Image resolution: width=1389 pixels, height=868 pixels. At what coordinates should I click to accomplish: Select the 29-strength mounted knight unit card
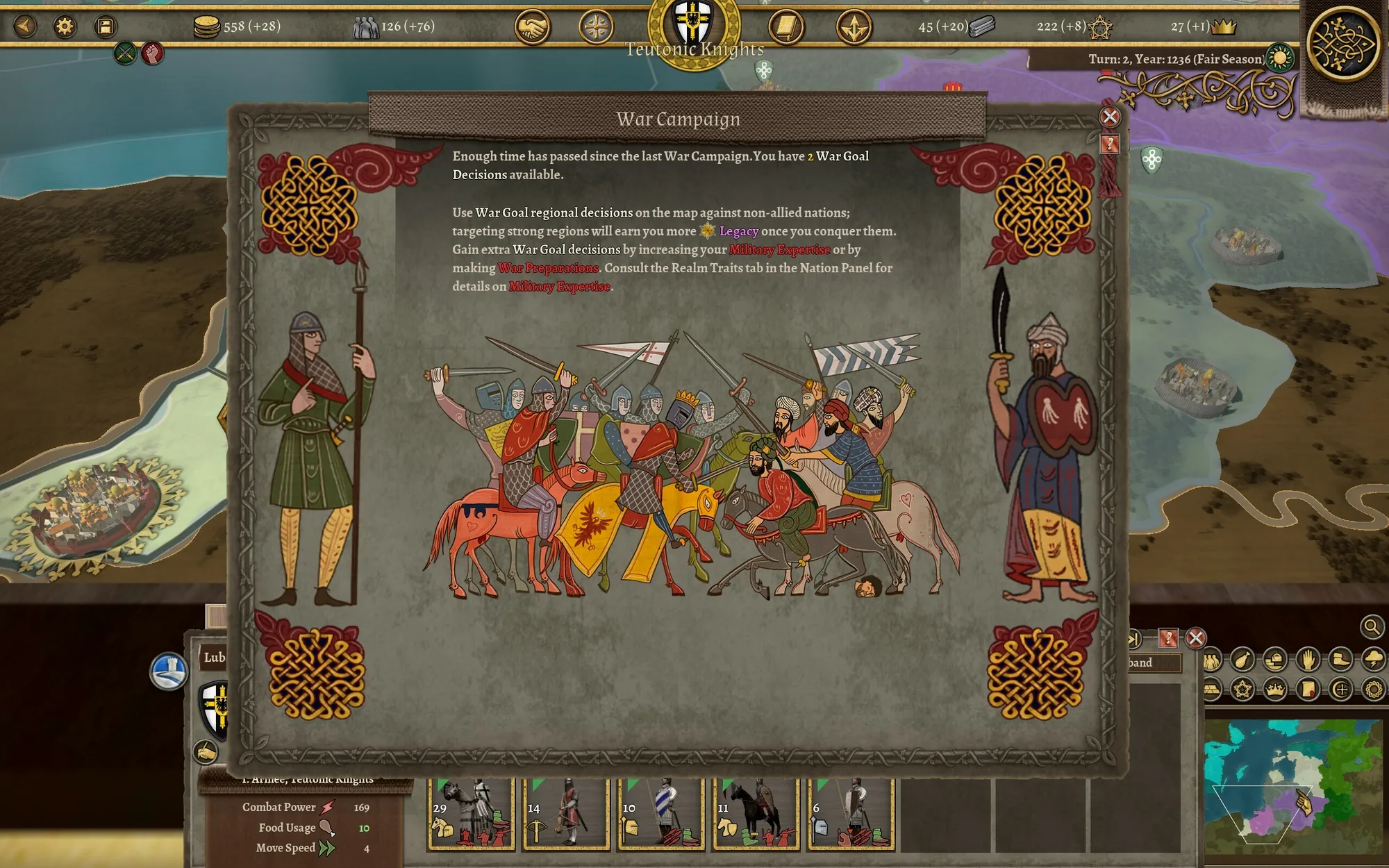click(x=471, y=814)
